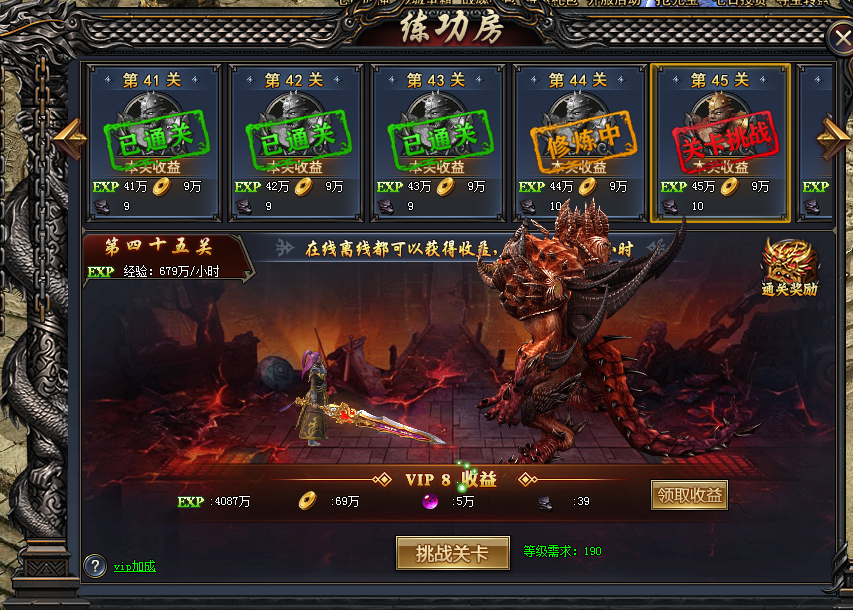Claim earnings with the 领取收益 button

pyautogui.click(x=689, y=495)
